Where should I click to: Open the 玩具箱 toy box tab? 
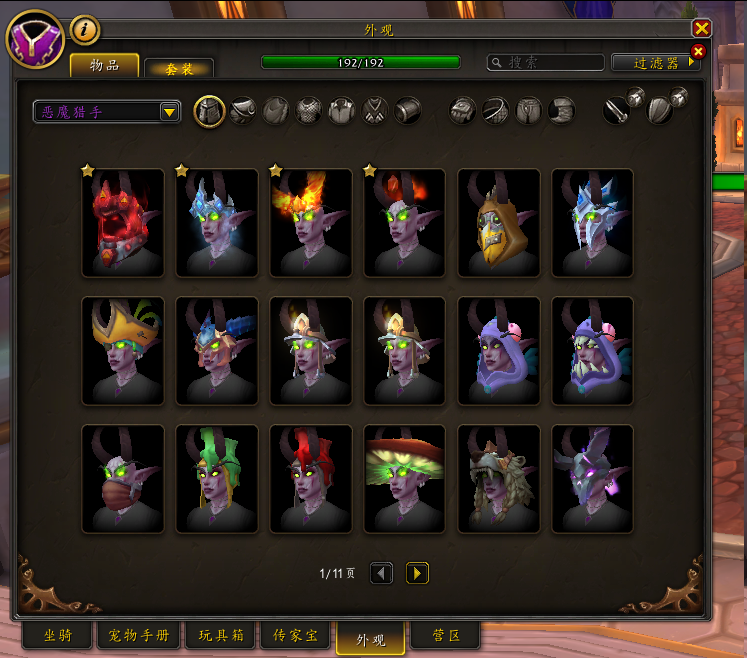[x=220, y=636]
